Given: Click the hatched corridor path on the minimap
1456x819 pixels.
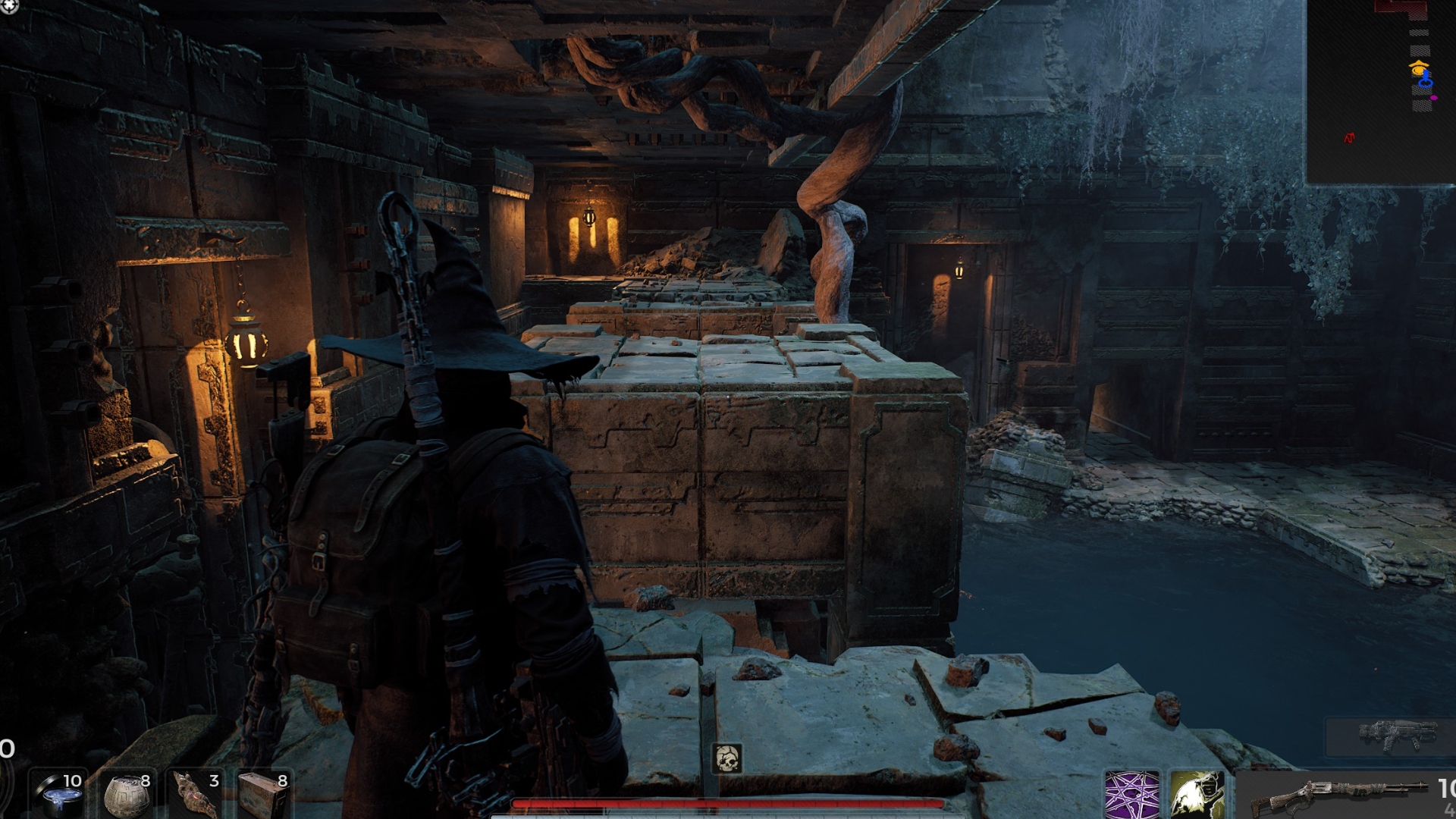Looking at the screenshot, I should click(x=1420, y=49).
